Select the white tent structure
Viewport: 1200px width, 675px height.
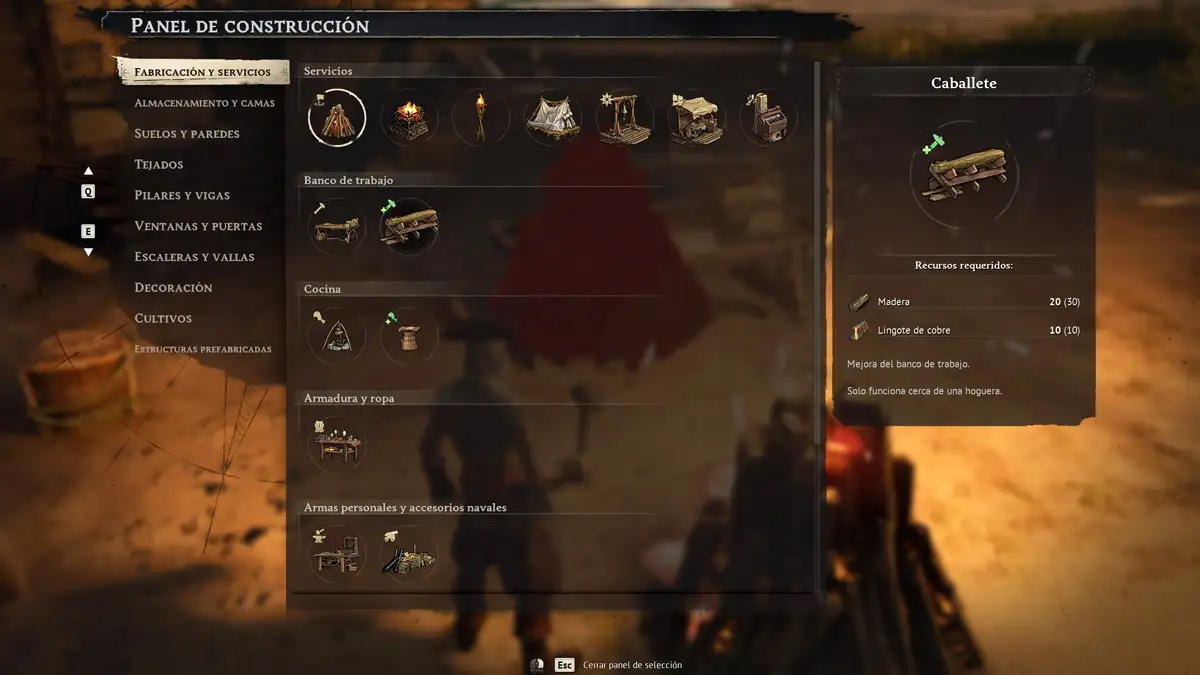click(x=553, y=118)
